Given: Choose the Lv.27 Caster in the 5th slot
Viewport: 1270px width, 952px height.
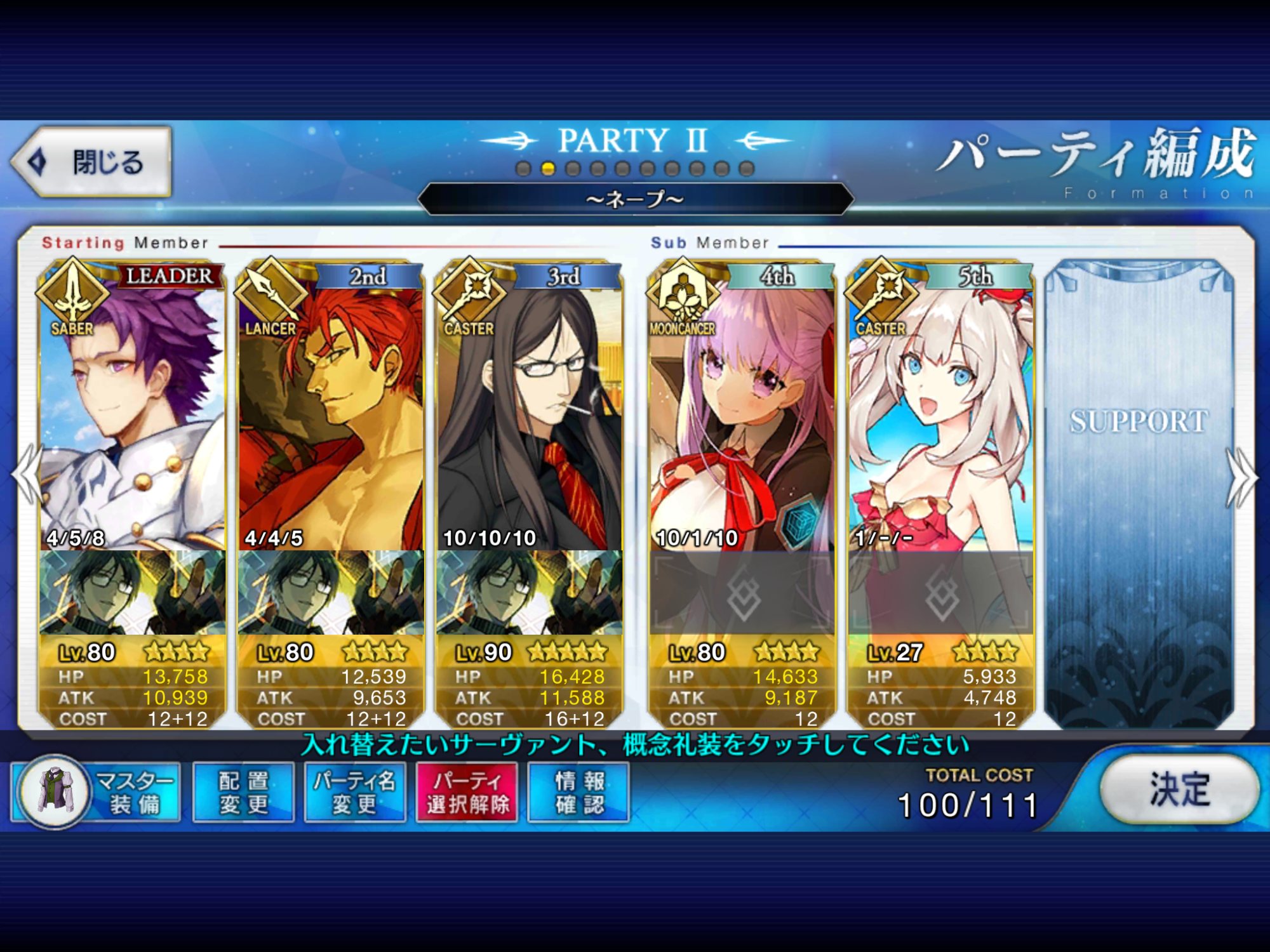Looking at the screenshot, I should (x=941, y=419).
